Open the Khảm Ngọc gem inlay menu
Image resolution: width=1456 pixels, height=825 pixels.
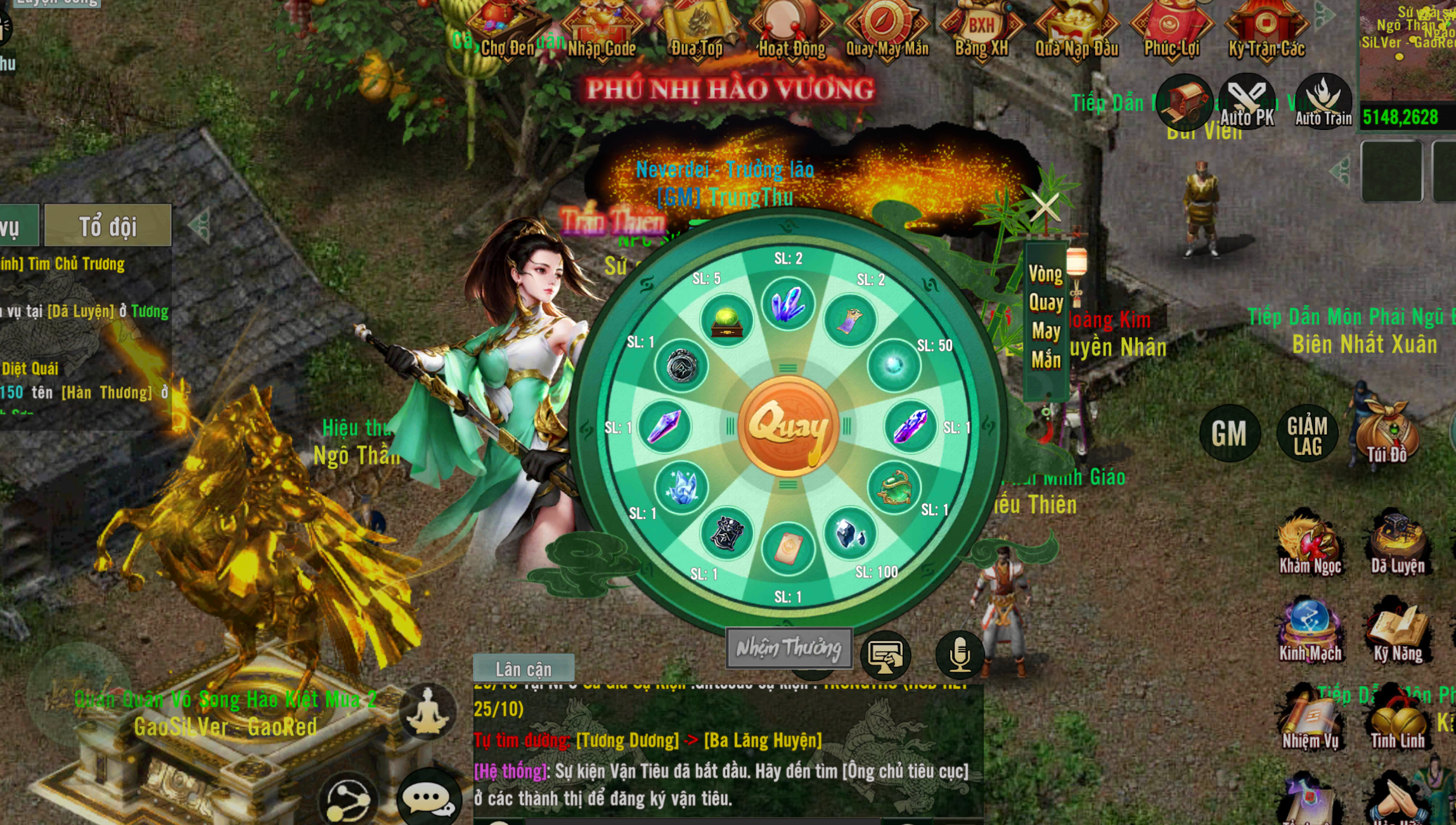pyautogui.click(x=1310, y=544)
